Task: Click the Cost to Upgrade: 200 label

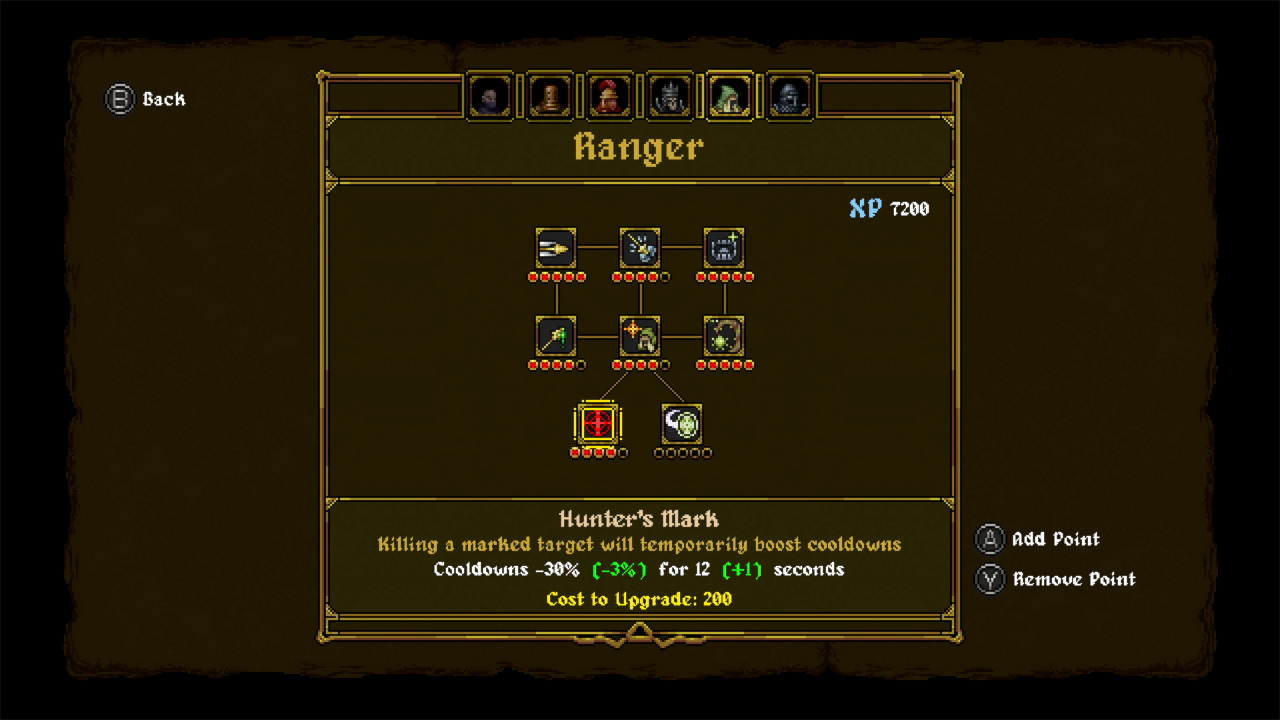Action: 639,599
